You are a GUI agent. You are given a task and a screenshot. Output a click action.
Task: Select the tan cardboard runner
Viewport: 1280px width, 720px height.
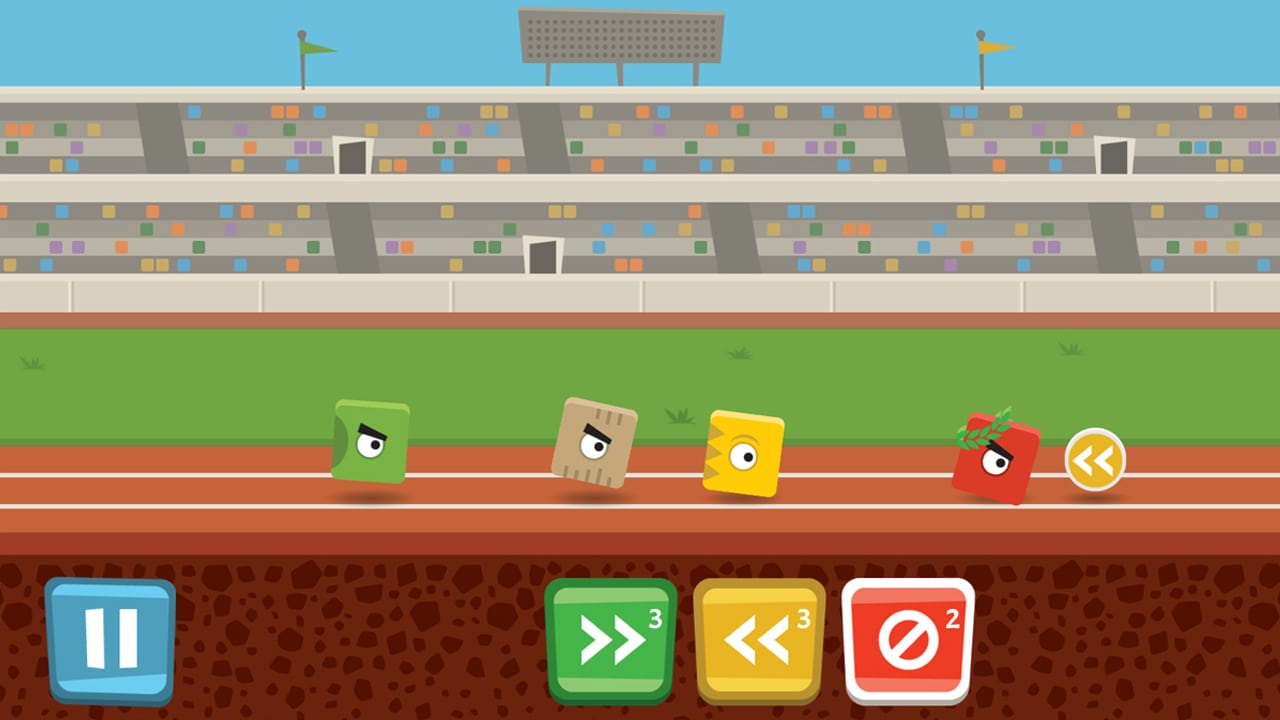coord(596,440)
